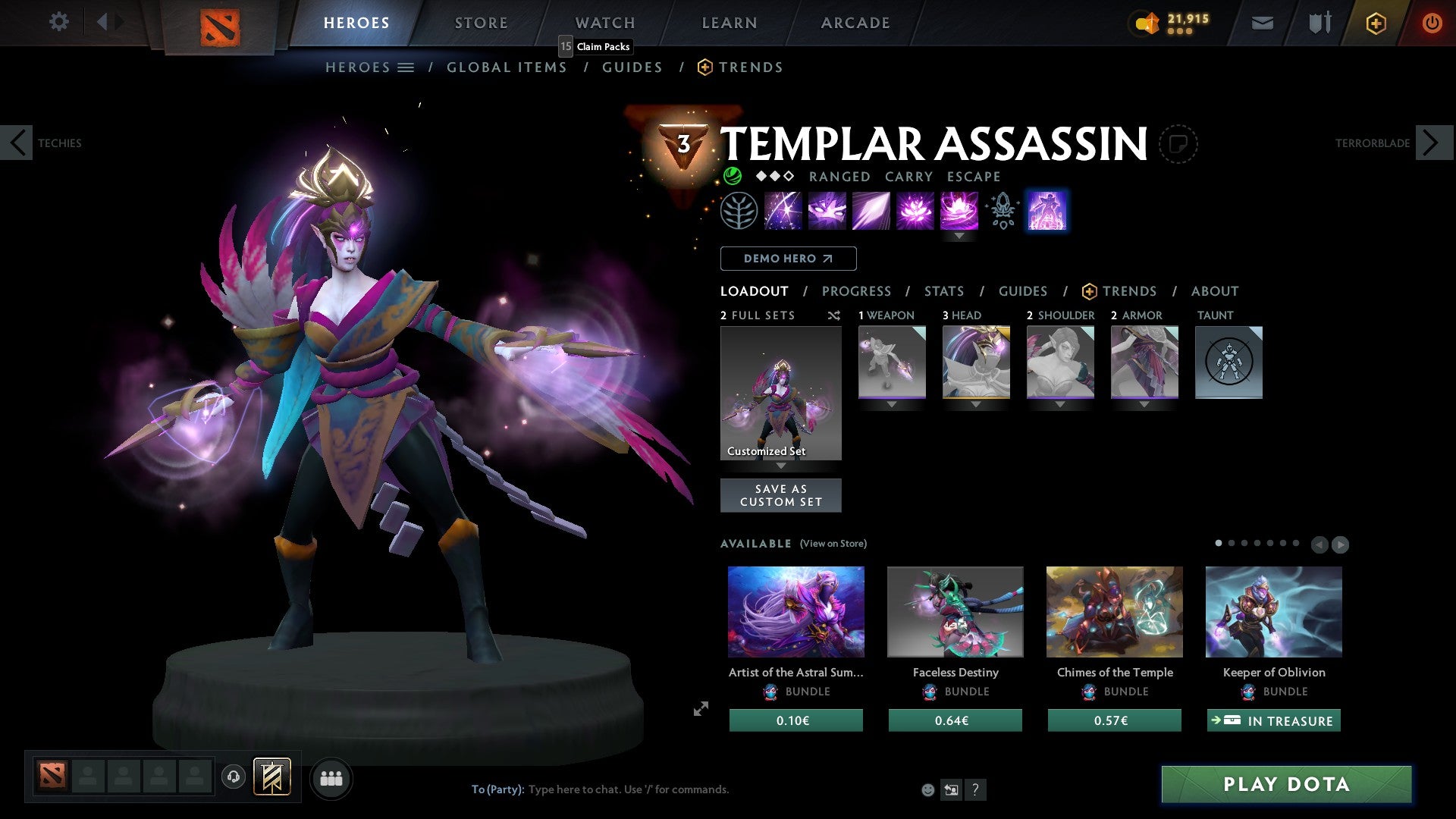Open the Heroes hamburger menu
The width and height of the screenshot is (1456, 819).
[406, 67]
